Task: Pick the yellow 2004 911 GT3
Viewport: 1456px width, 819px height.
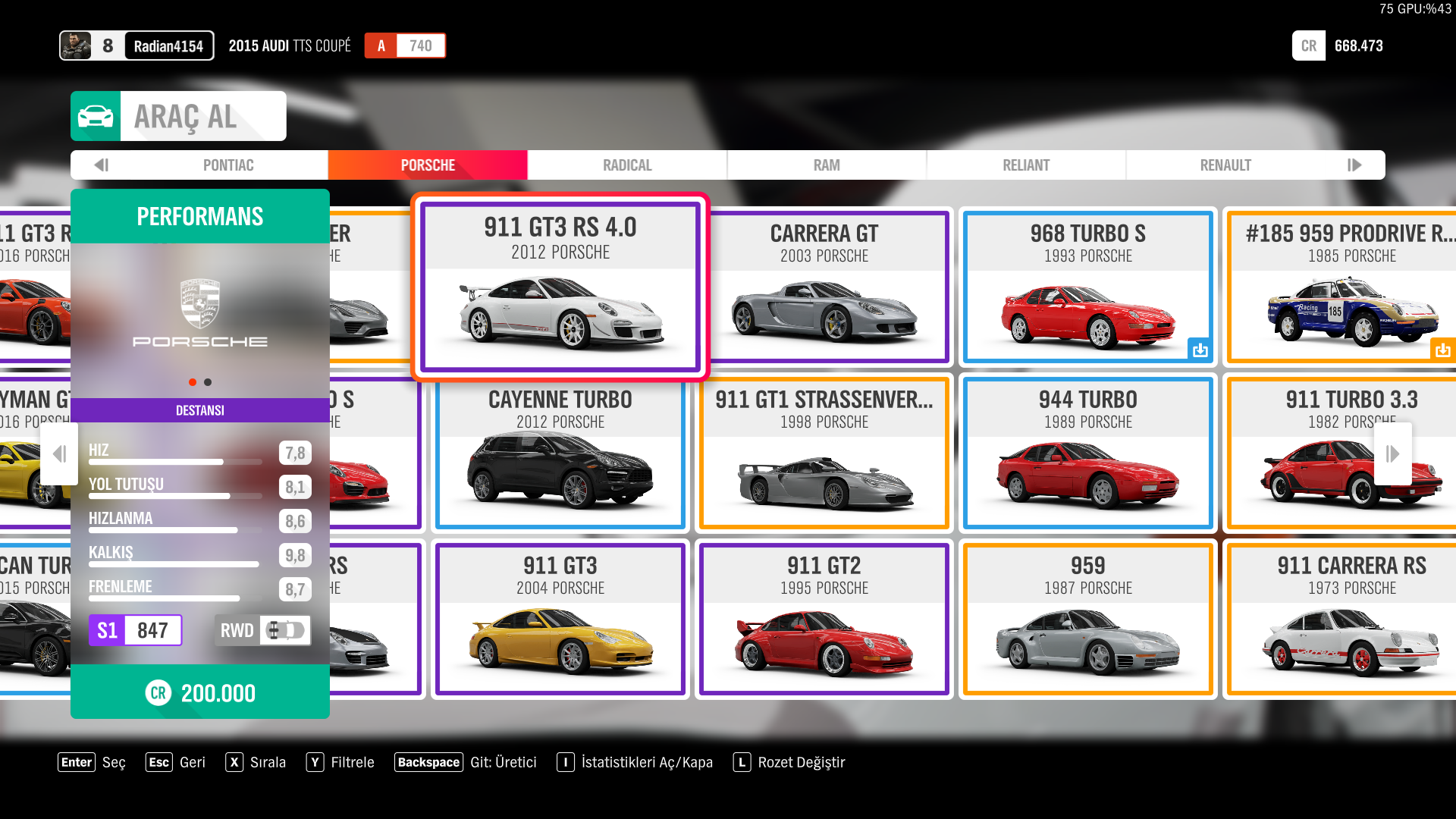Action: [x=560, y=619]
